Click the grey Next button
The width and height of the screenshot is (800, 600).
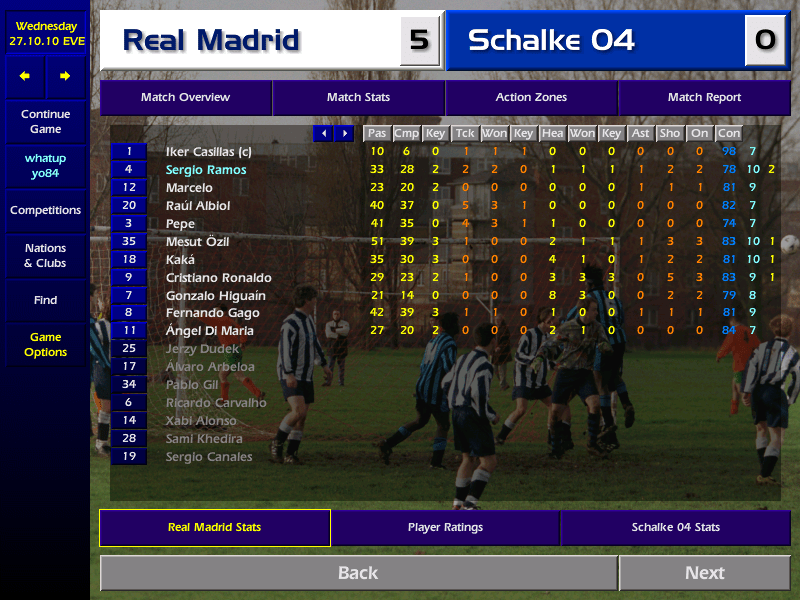tap(704, 573)
